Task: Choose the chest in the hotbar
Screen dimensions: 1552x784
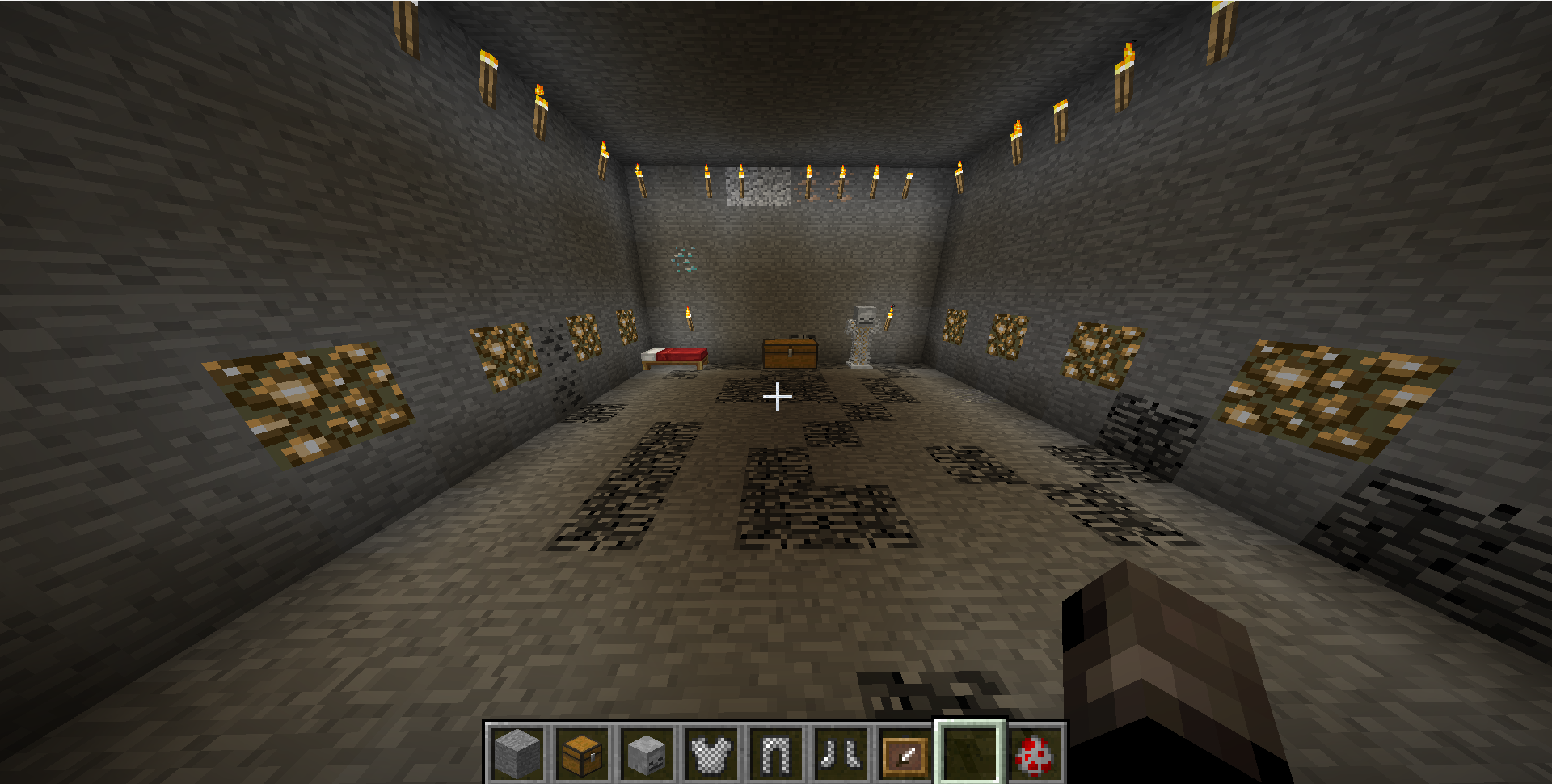Action: tap(582, 753)
